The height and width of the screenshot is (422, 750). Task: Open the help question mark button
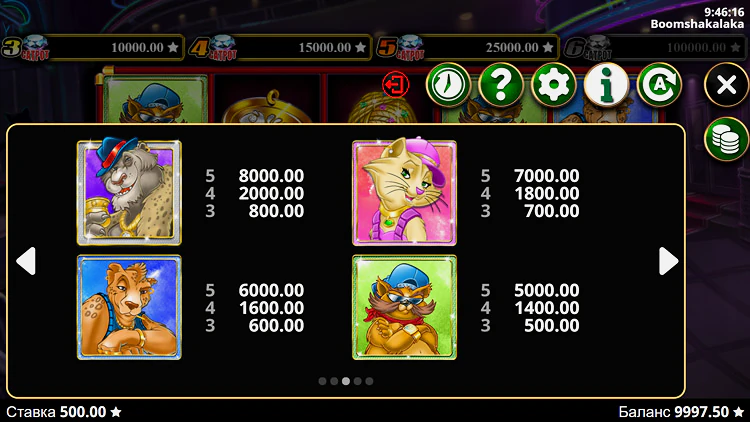[x=501, y=86]
